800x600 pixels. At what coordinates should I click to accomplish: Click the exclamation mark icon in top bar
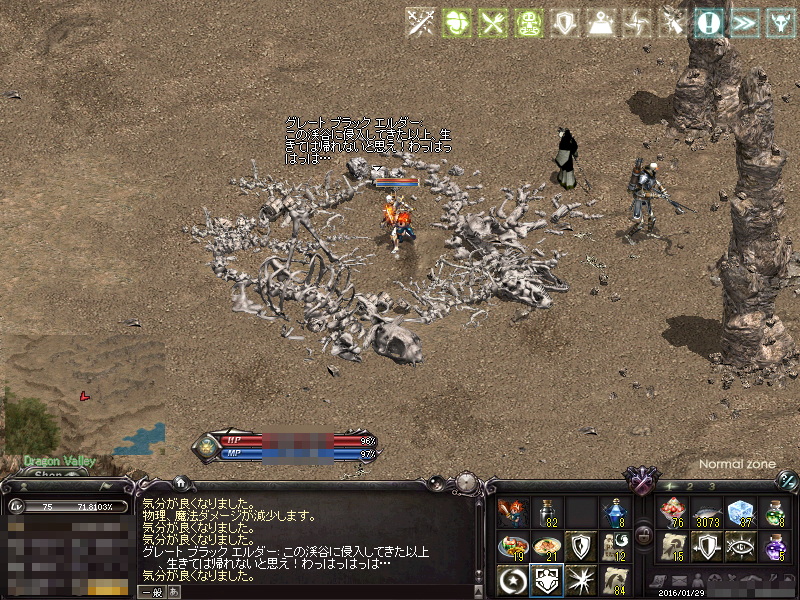pos(711,22)
